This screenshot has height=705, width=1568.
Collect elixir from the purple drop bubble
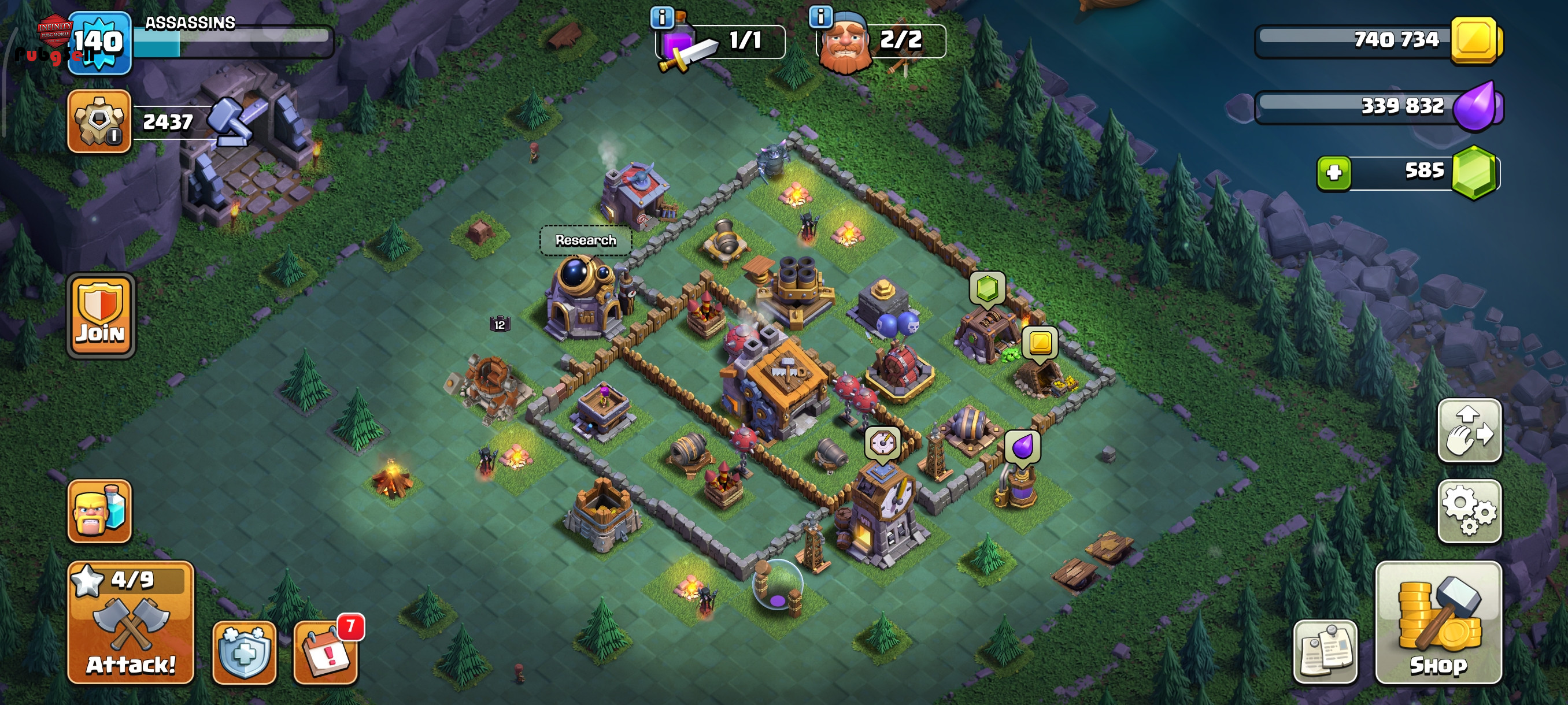pyautogui.click(x=1023, y=447)
